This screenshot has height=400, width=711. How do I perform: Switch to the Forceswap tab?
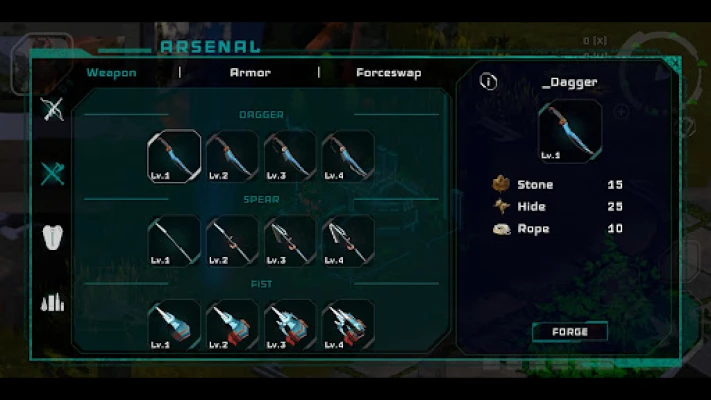click(x=388, y=73)
